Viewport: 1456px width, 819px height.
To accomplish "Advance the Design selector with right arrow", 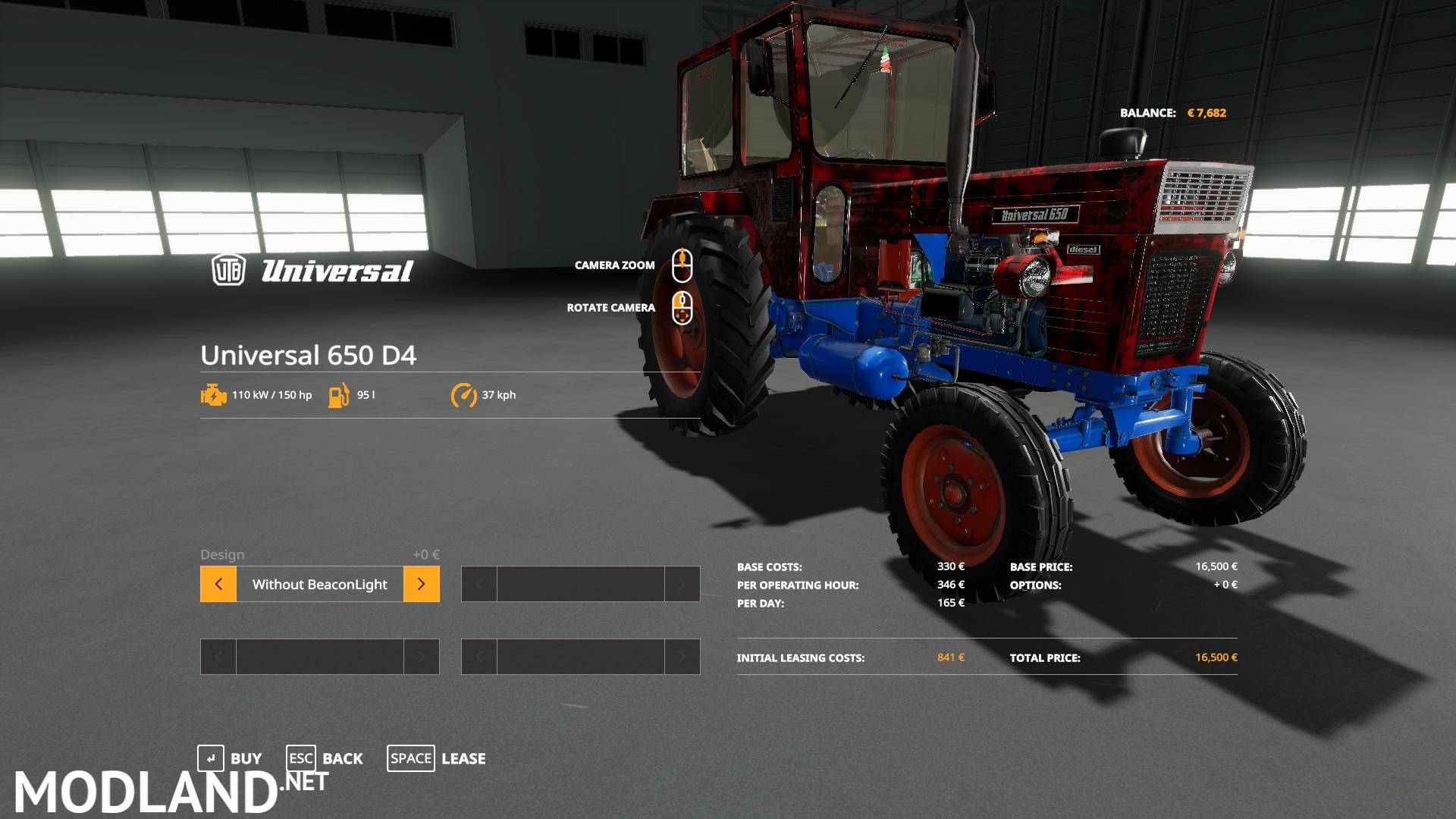I will pyautogui.click(x=421, y=584).
